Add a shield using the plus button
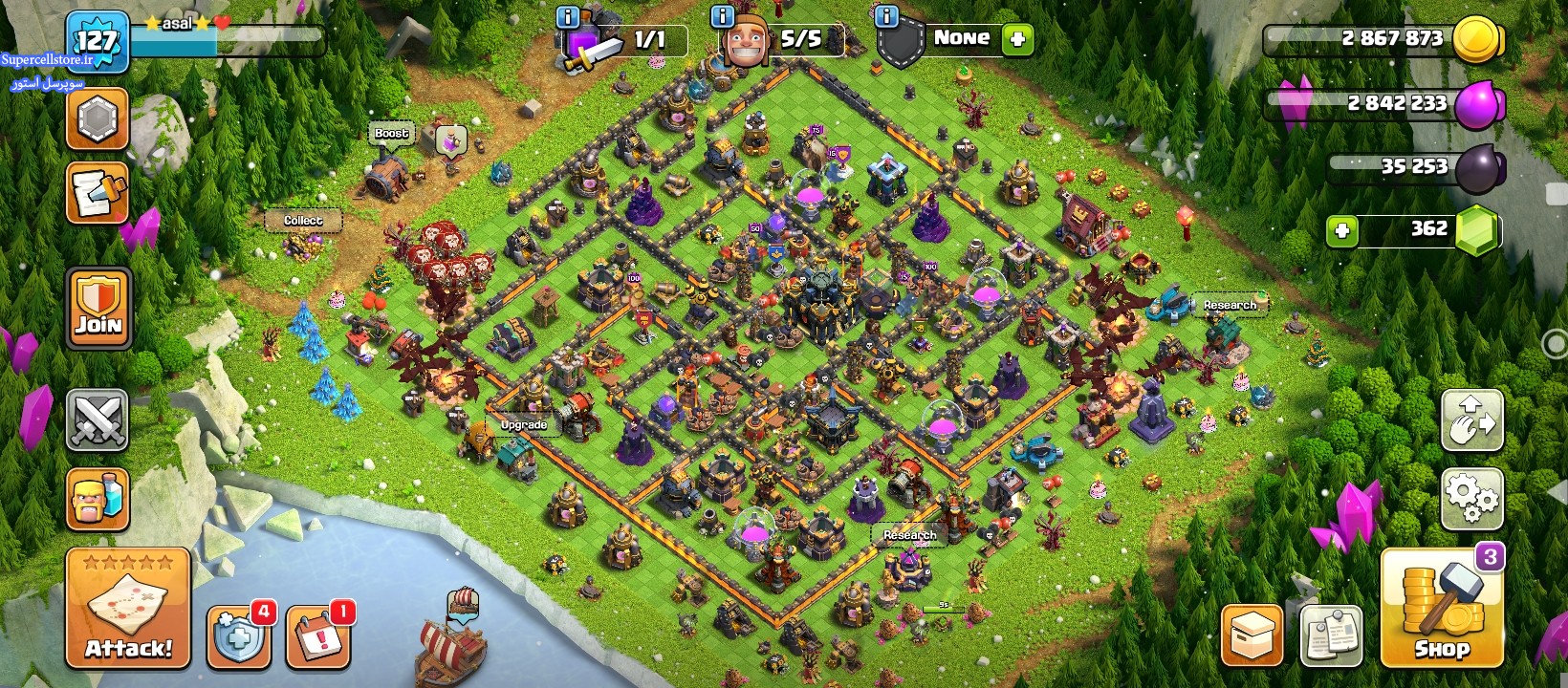 [1017, 39]
